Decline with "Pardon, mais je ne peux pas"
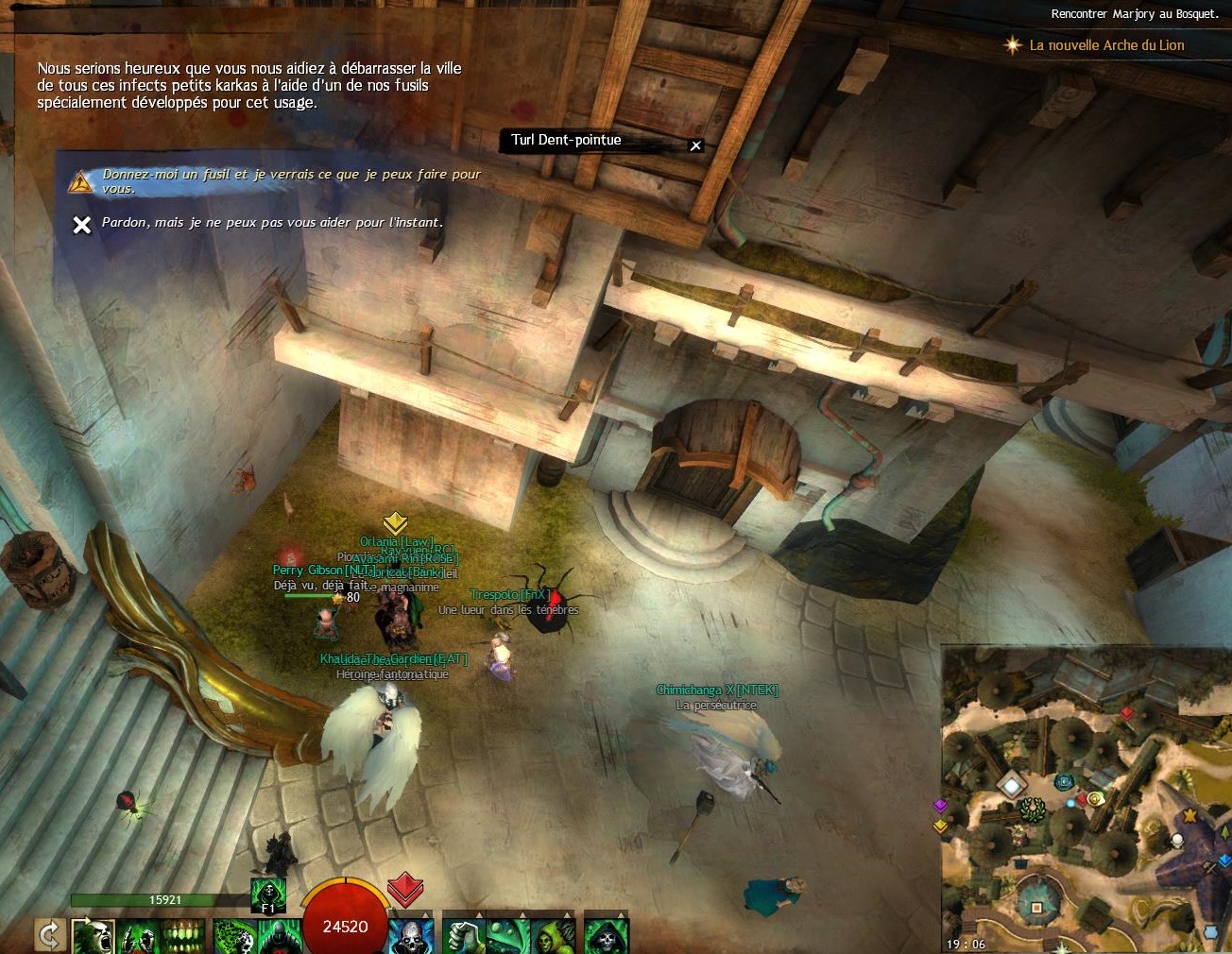This screenshot has width=1232, height=954. pos(272,223)
